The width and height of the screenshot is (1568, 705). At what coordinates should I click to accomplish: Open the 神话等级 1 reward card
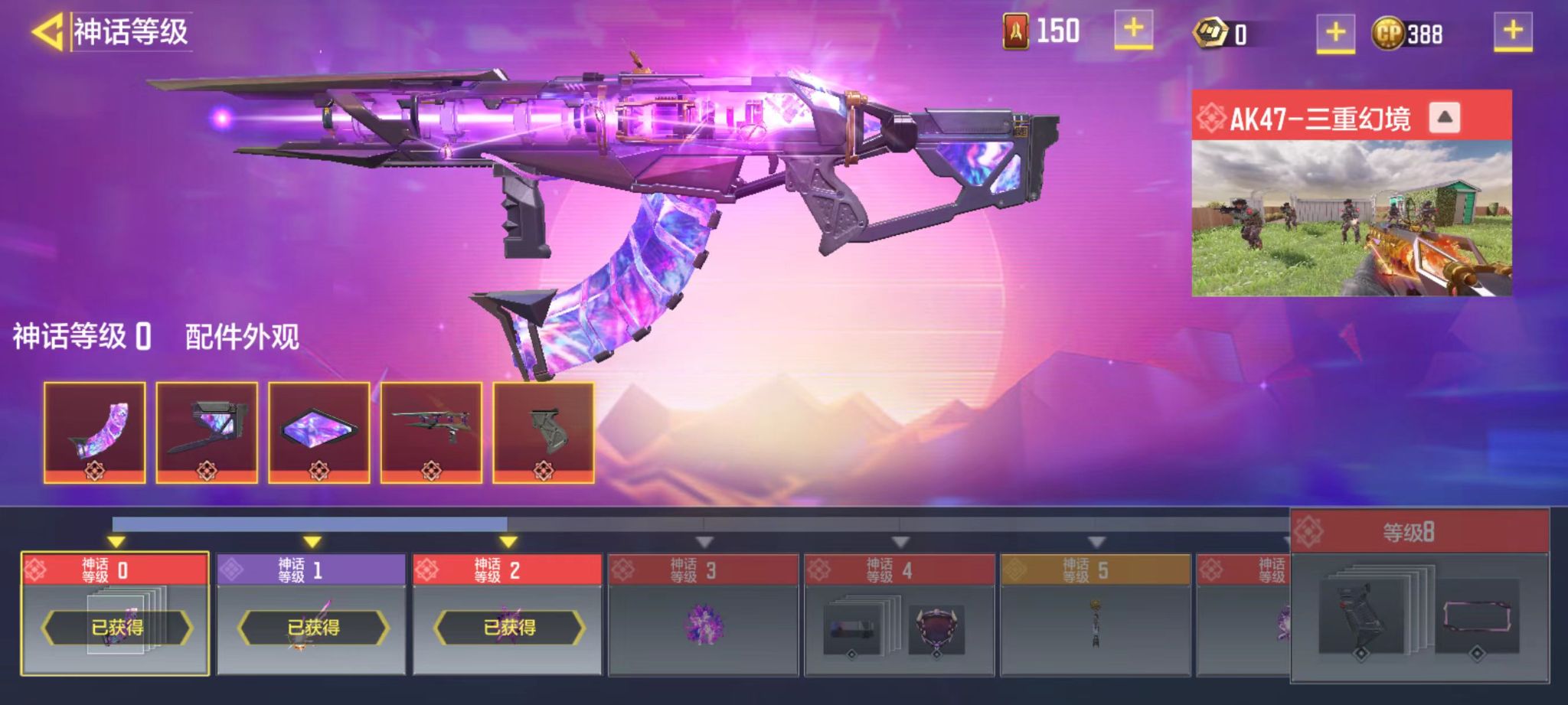(x=312, y=615)
